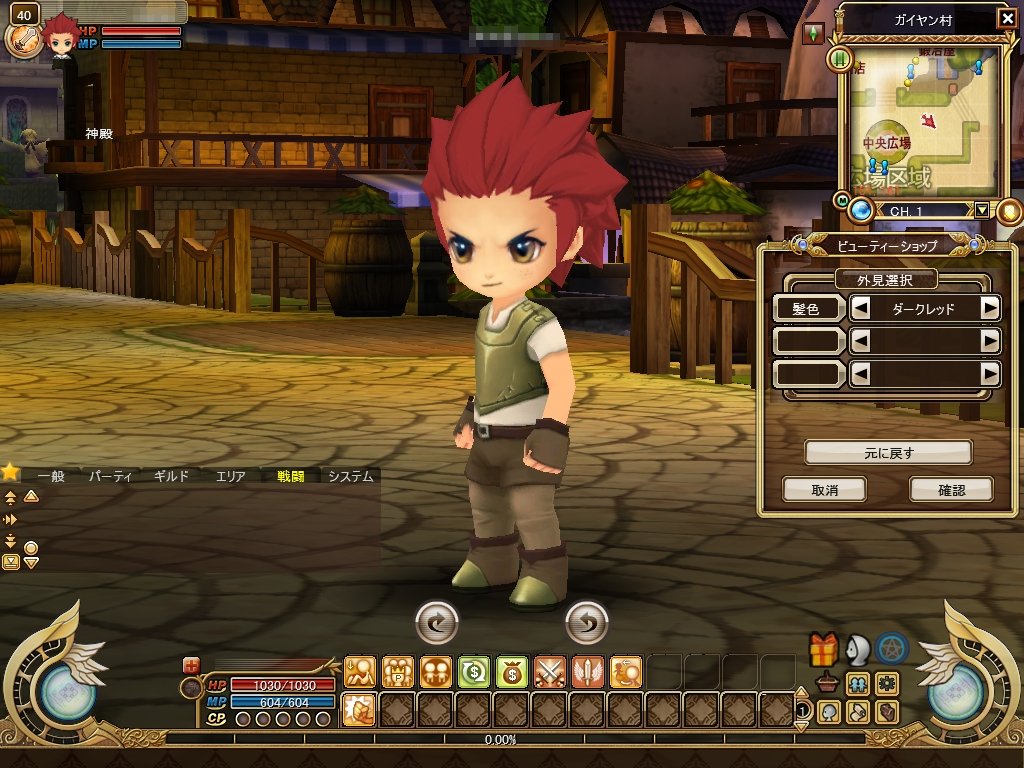Select previous hair color before ダークレッド
This screenshot has height=768, width=1024.
(x=859, y=309)
